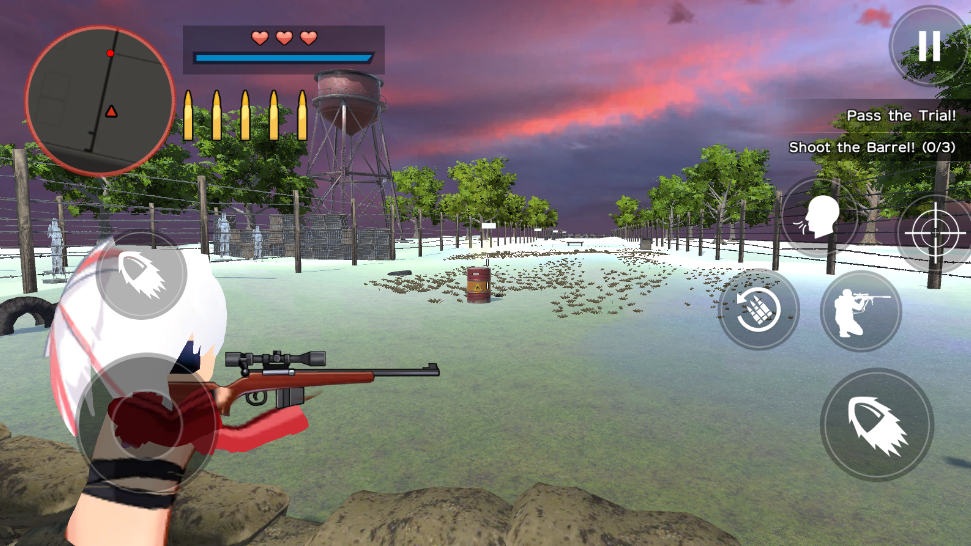Tap the circular minimap
The image size is (971, 546).
(100, 101)
